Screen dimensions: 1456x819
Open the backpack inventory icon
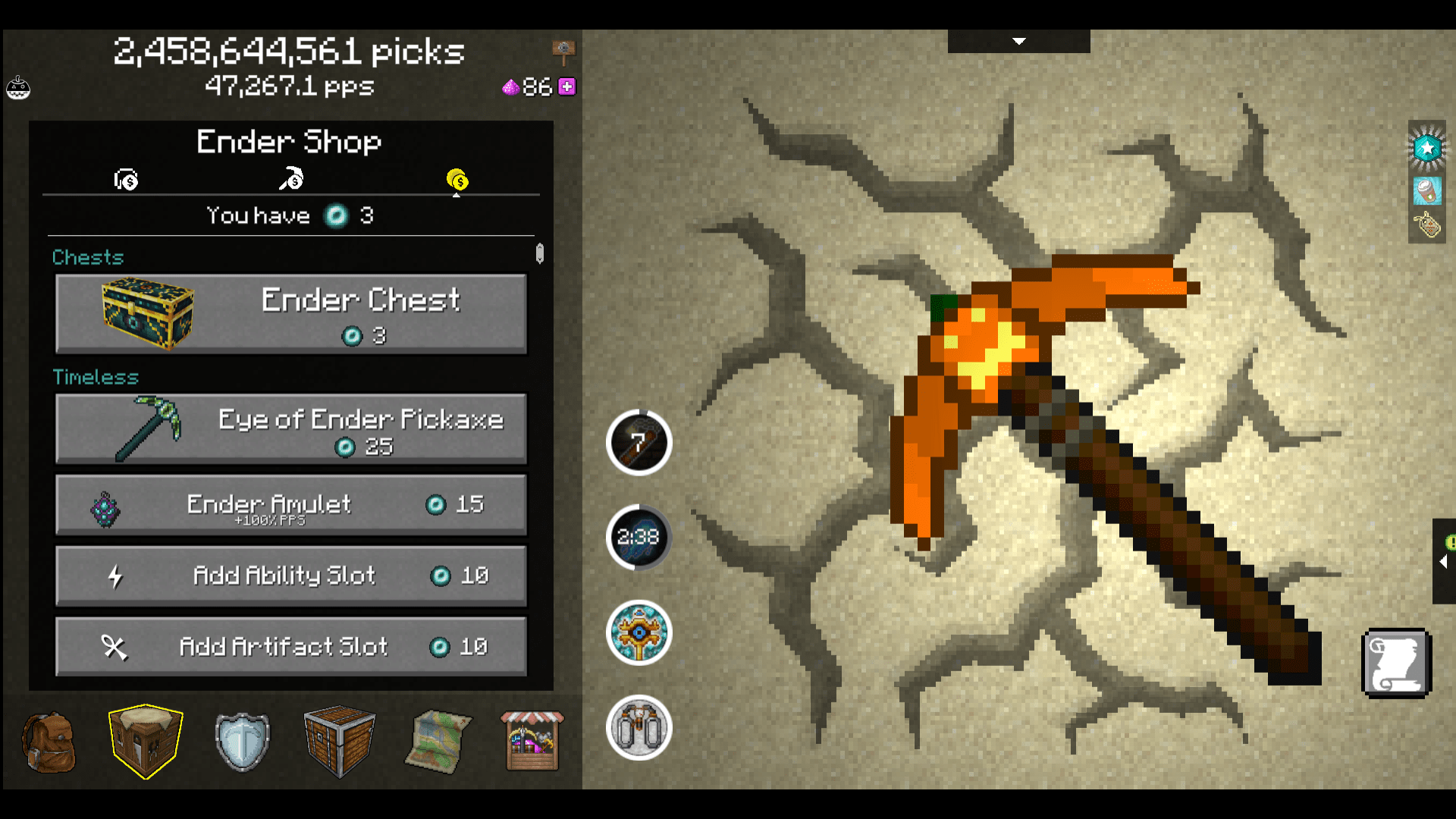click(x=49, y=741)
